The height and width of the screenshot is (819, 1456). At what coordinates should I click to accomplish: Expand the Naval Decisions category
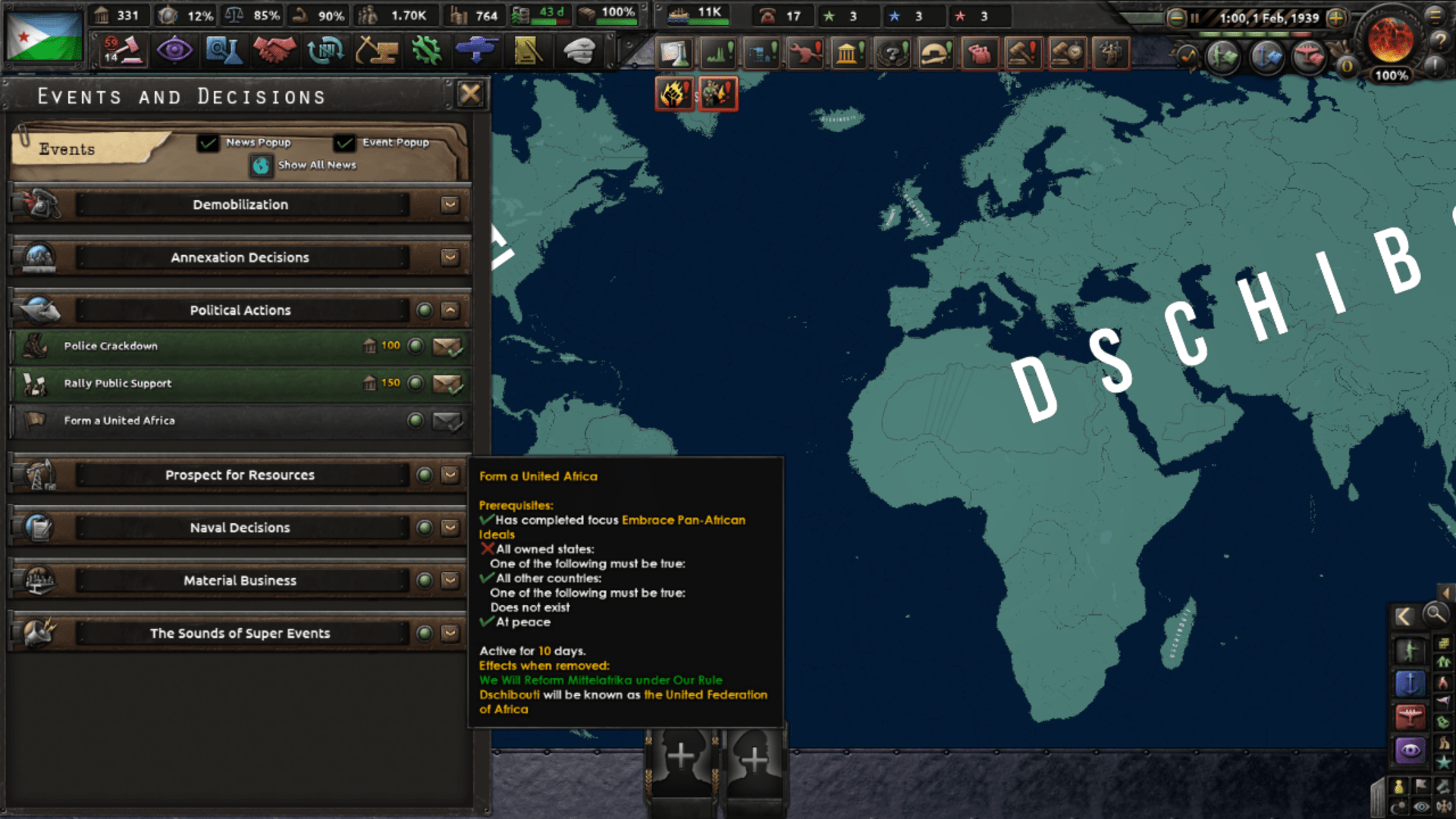[x=449, y=527]
